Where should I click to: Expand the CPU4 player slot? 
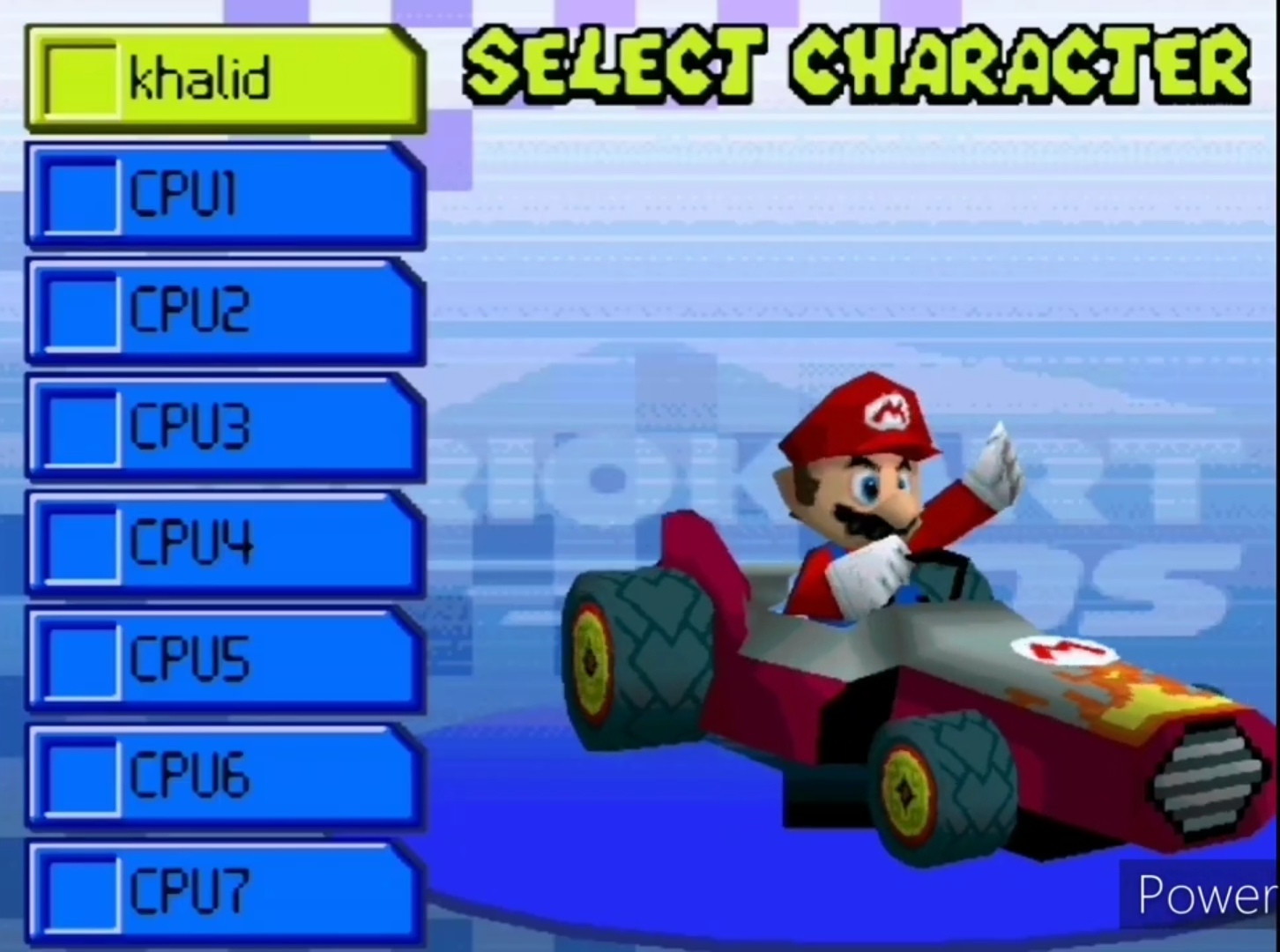coord(225,544)
